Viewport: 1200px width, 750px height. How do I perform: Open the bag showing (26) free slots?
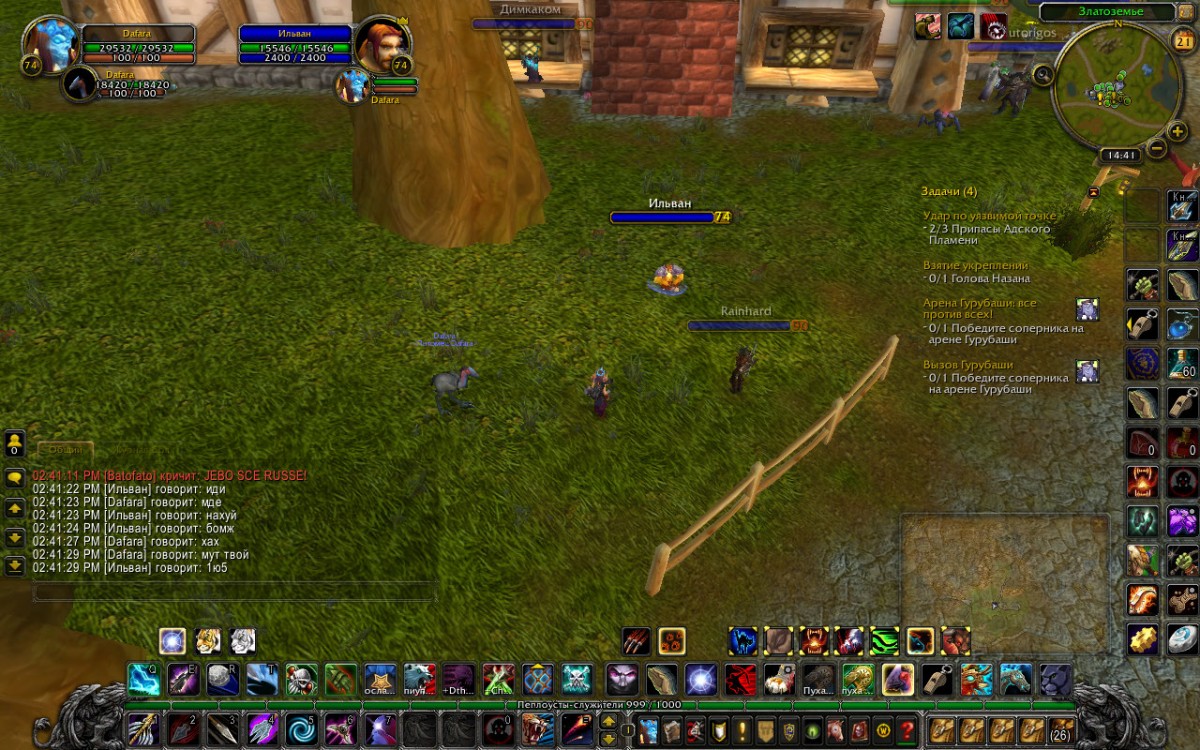[1061, 729]
